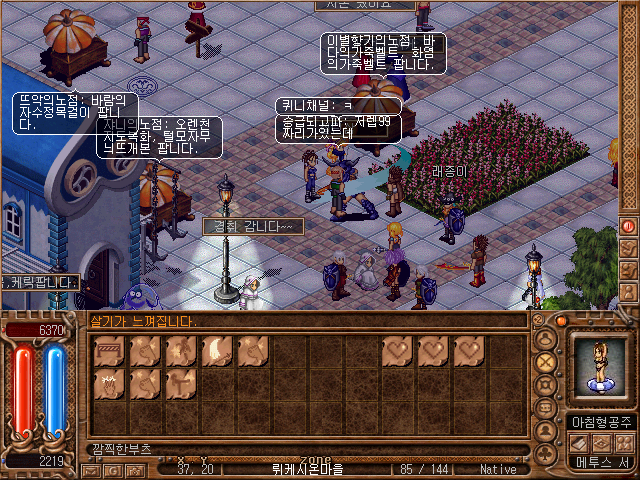Click the diamond button under portrait

600,442
